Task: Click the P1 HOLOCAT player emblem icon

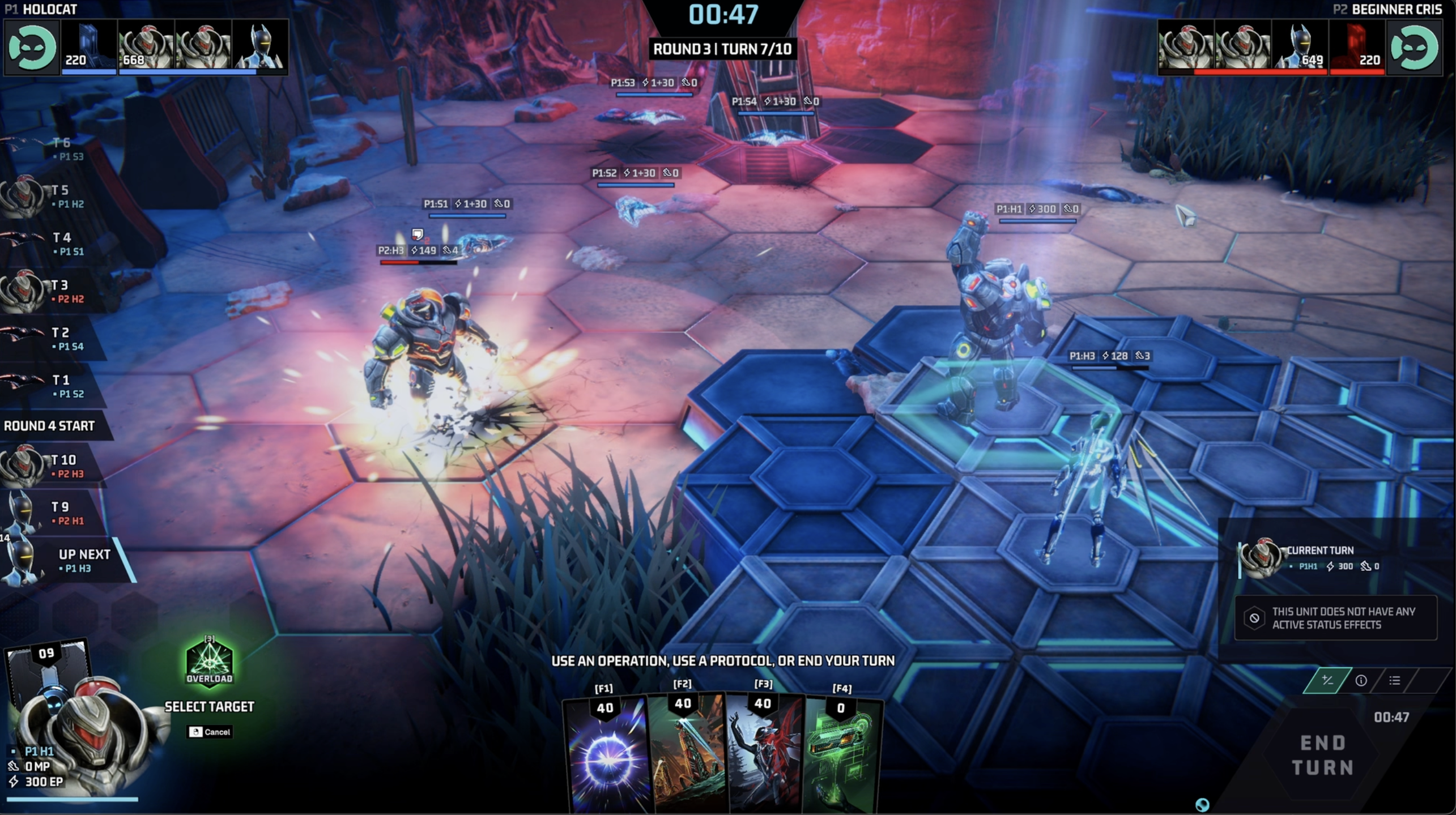Action: [32, 46]
